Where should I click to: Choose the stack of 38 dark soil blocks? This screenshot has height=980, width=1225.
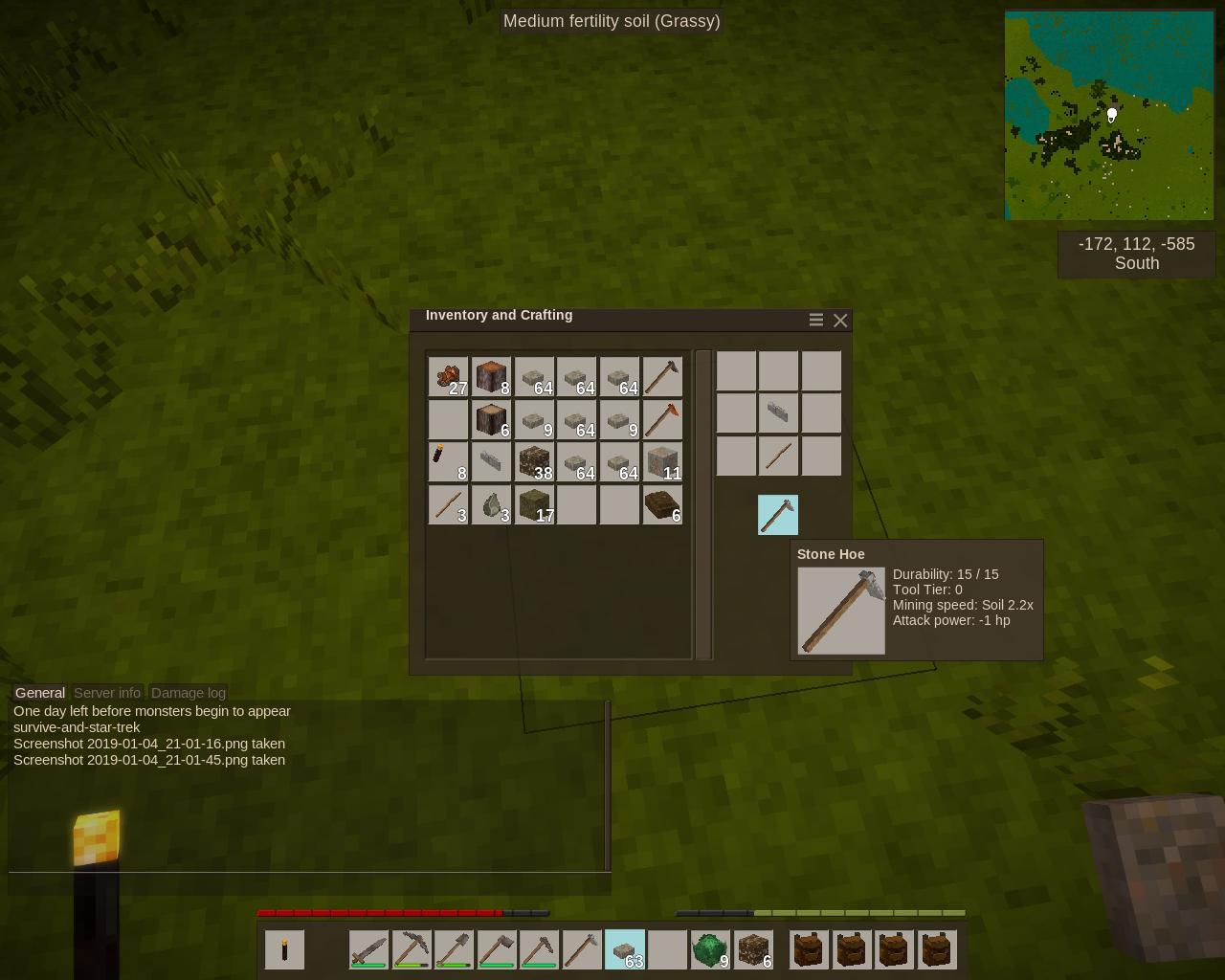(x=534, y=461)
